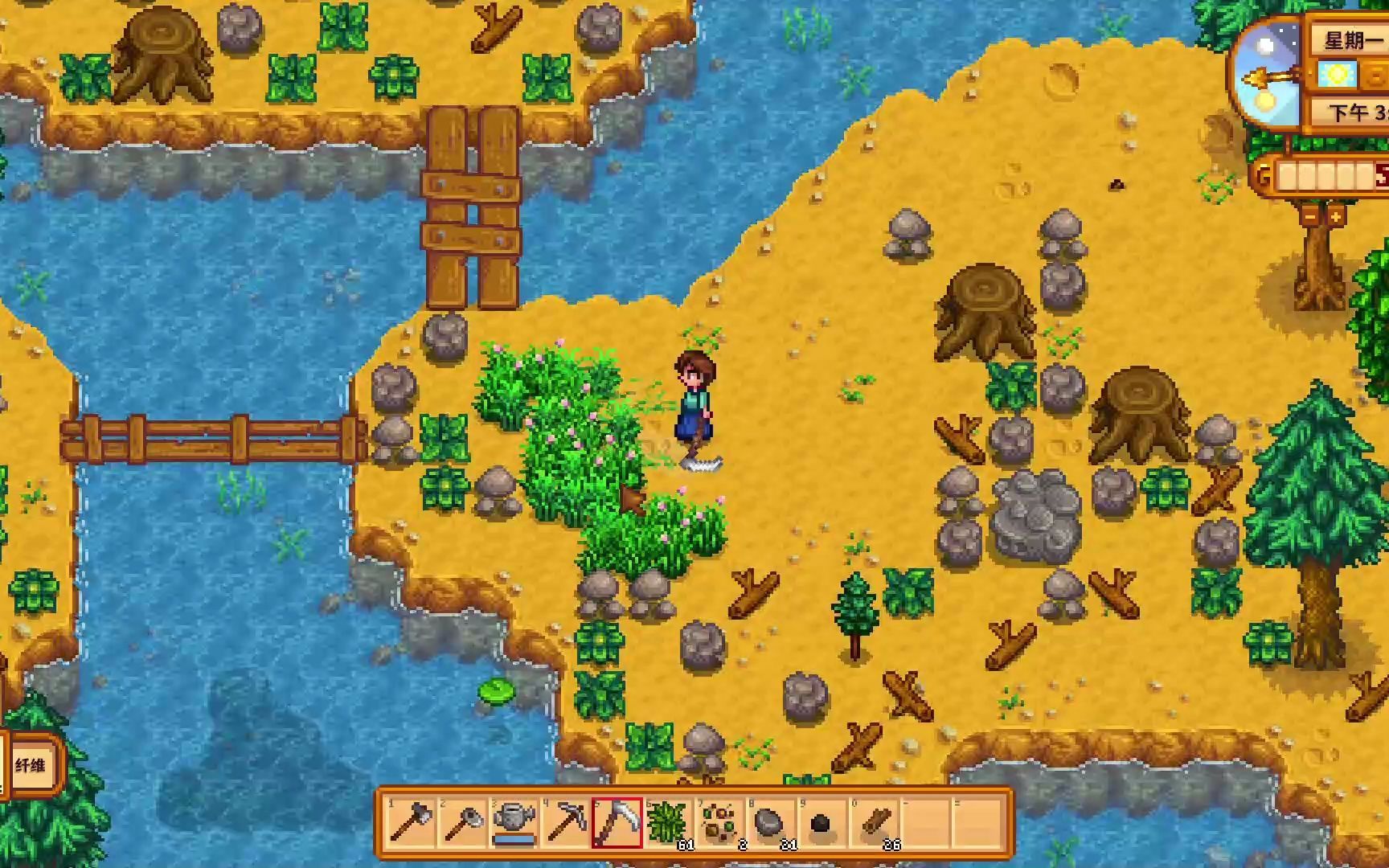Pick the mixed seeds slot
The height and width of the screenshot is (868, 1389).
coord(719,823)
